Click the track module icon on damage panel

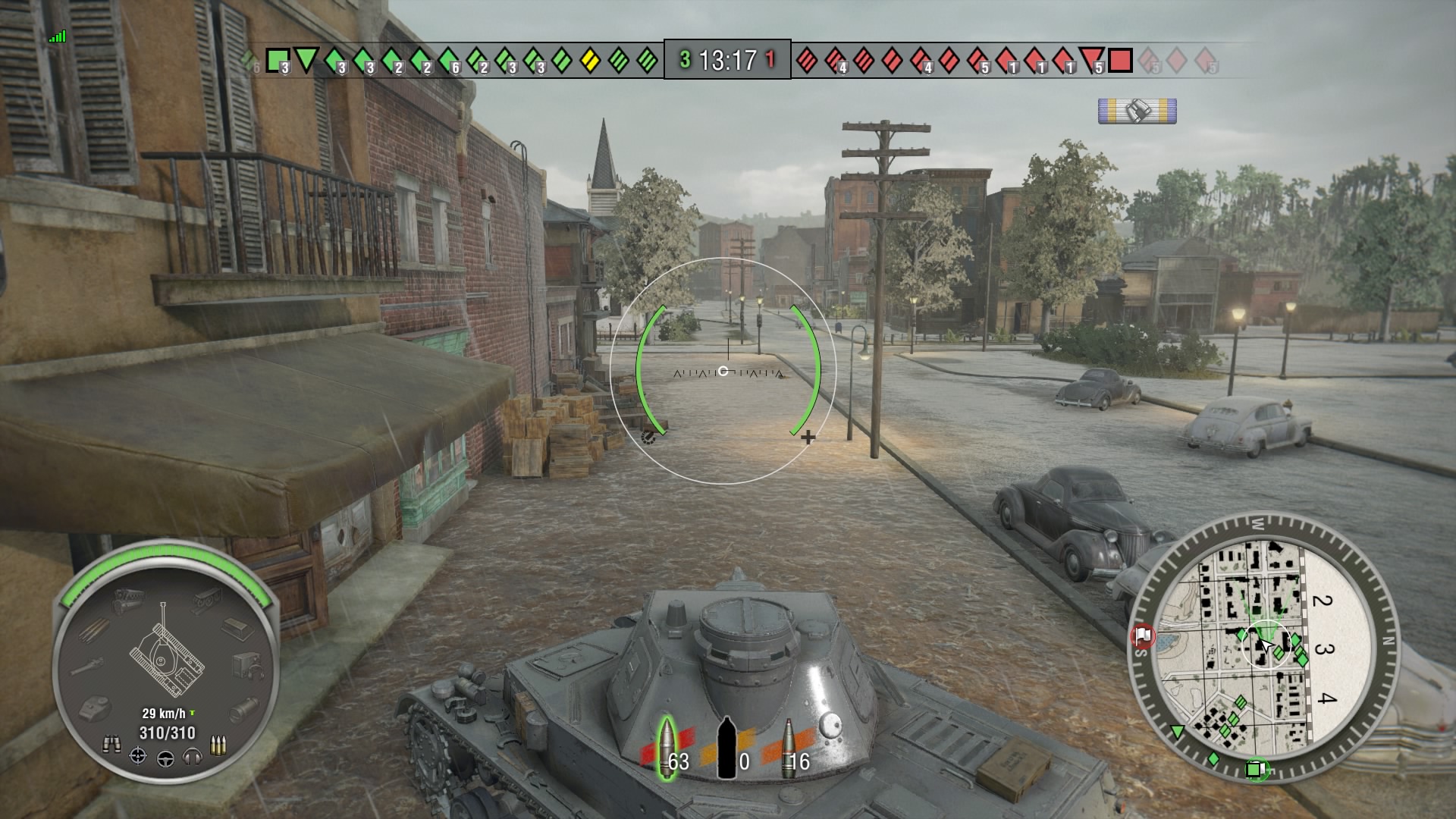pyautogui.click(x=208, y=600)
